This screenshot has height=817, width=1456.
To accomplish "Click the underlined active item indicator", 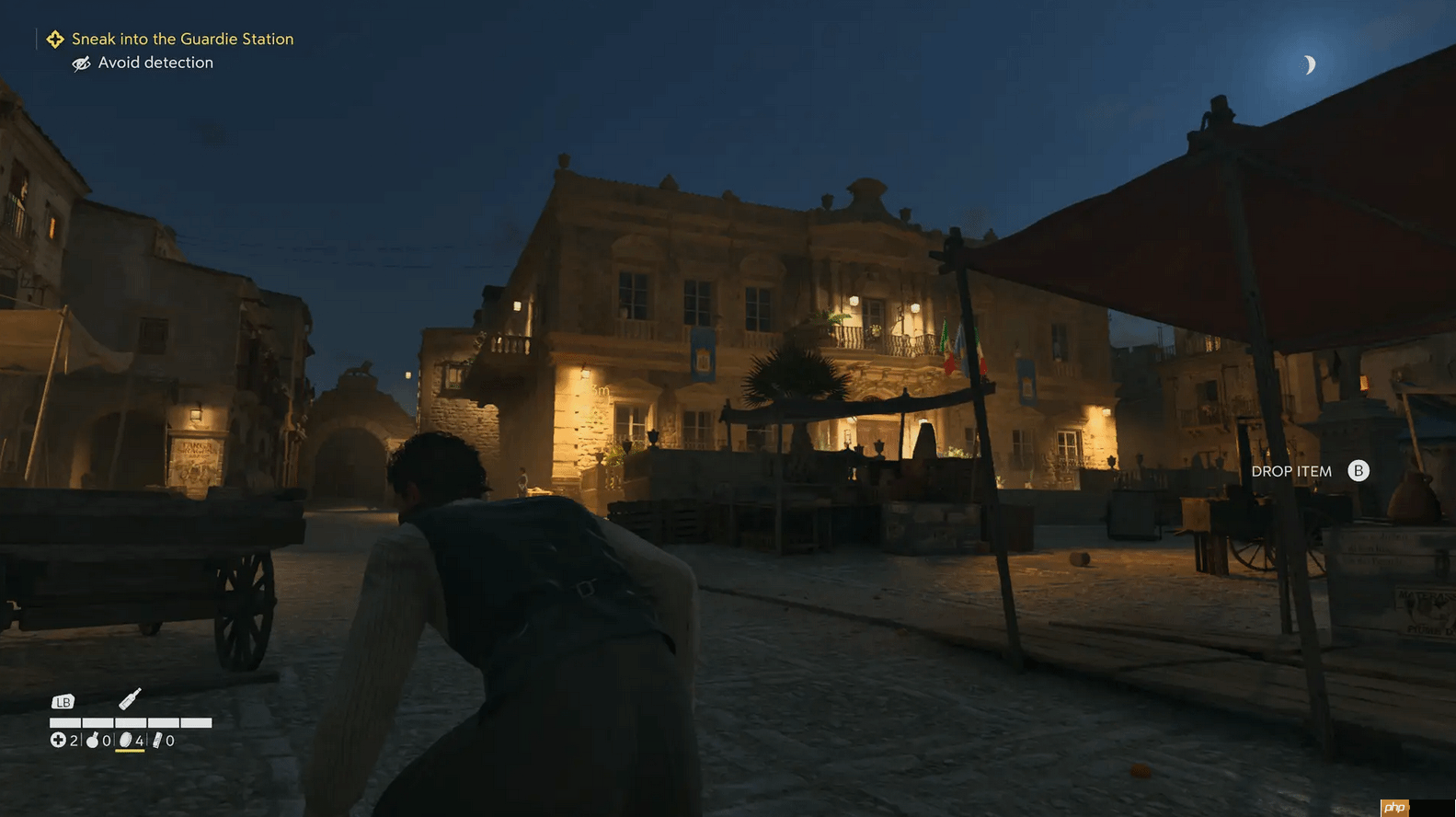I will click(x=130, y=750).
